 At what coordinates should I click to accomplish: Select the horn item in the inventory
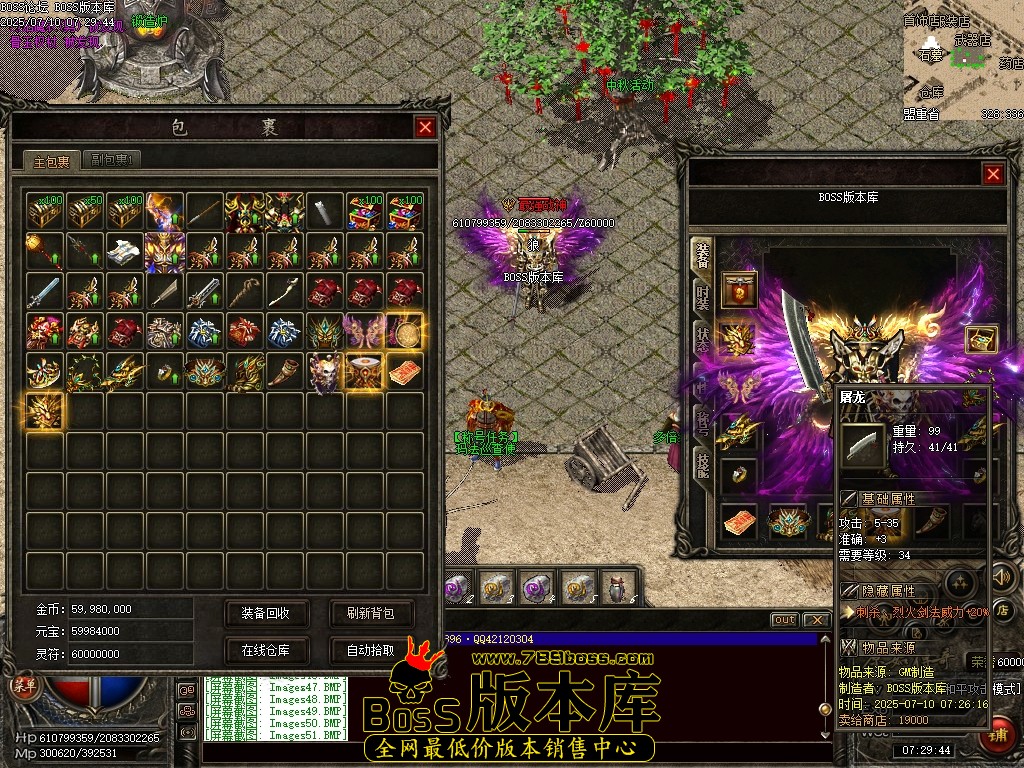285,371
